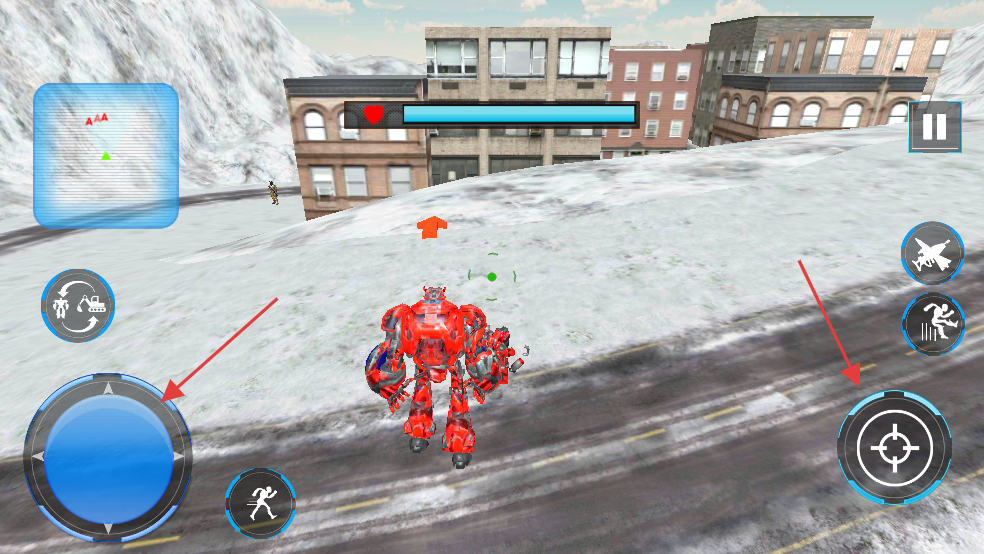Use the flying kick attack button
984x554 pixels.
pos(932,323)
